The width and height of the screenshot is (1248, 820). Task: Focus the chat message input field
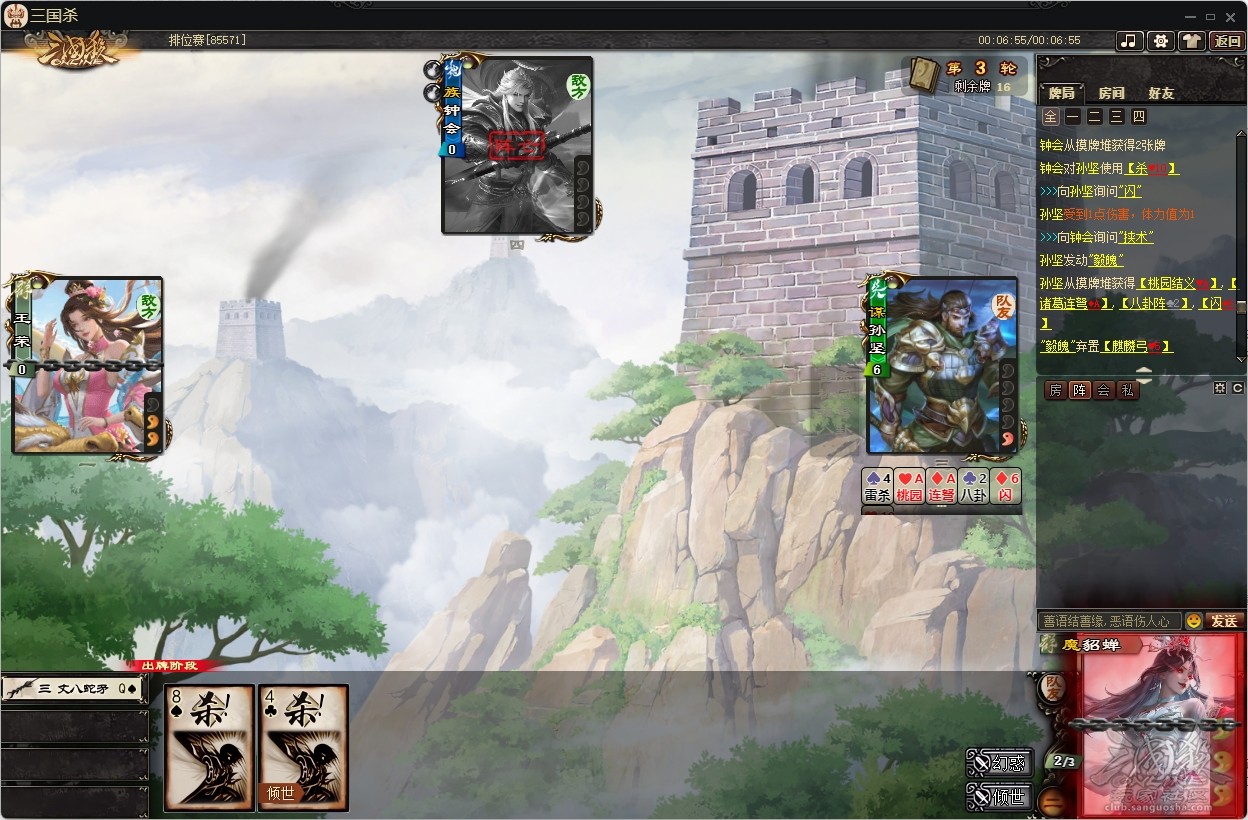1109,621
